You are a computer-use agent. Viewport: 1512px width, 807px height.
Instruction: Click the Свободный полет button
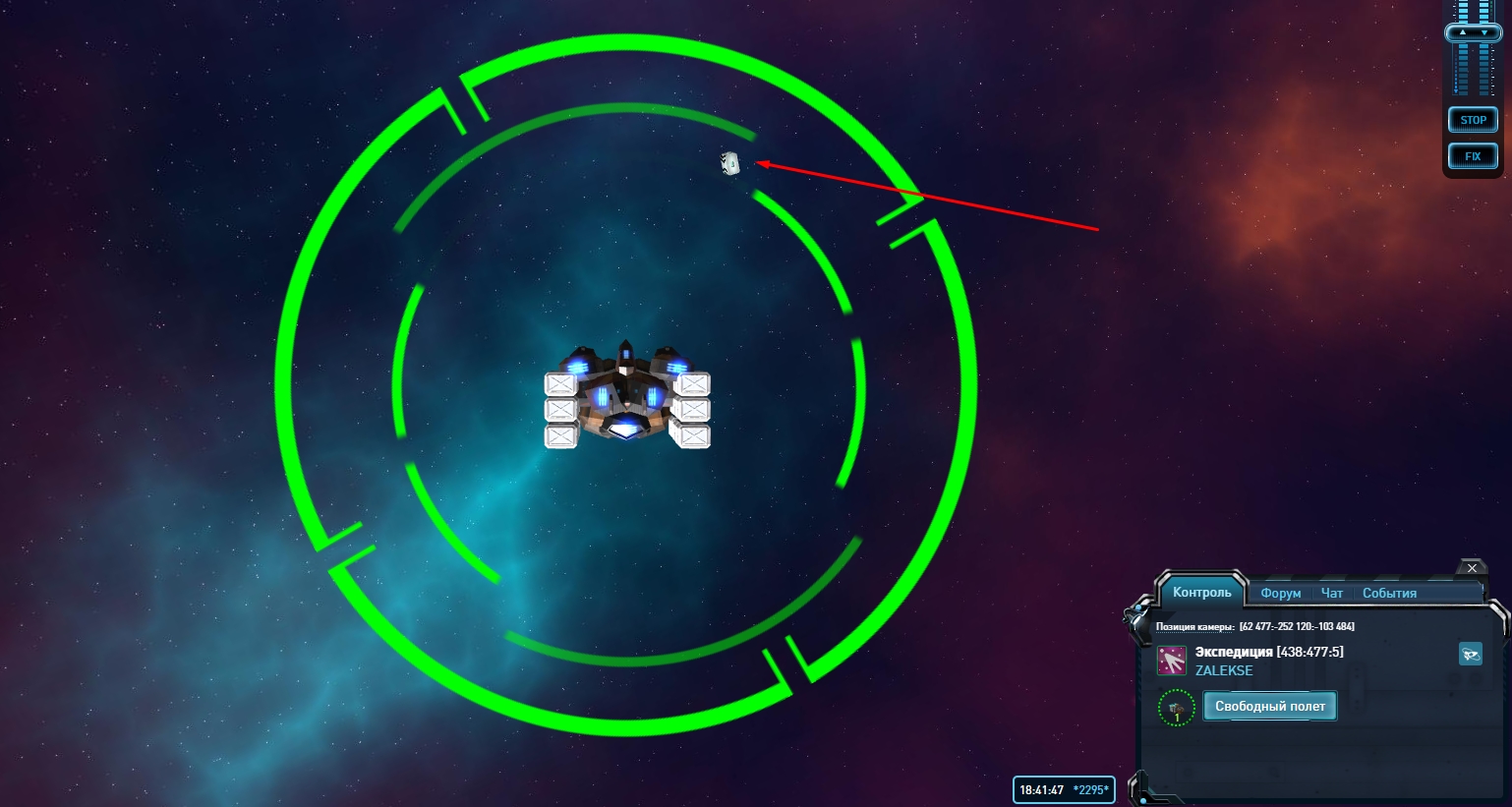click(1269, 706)
